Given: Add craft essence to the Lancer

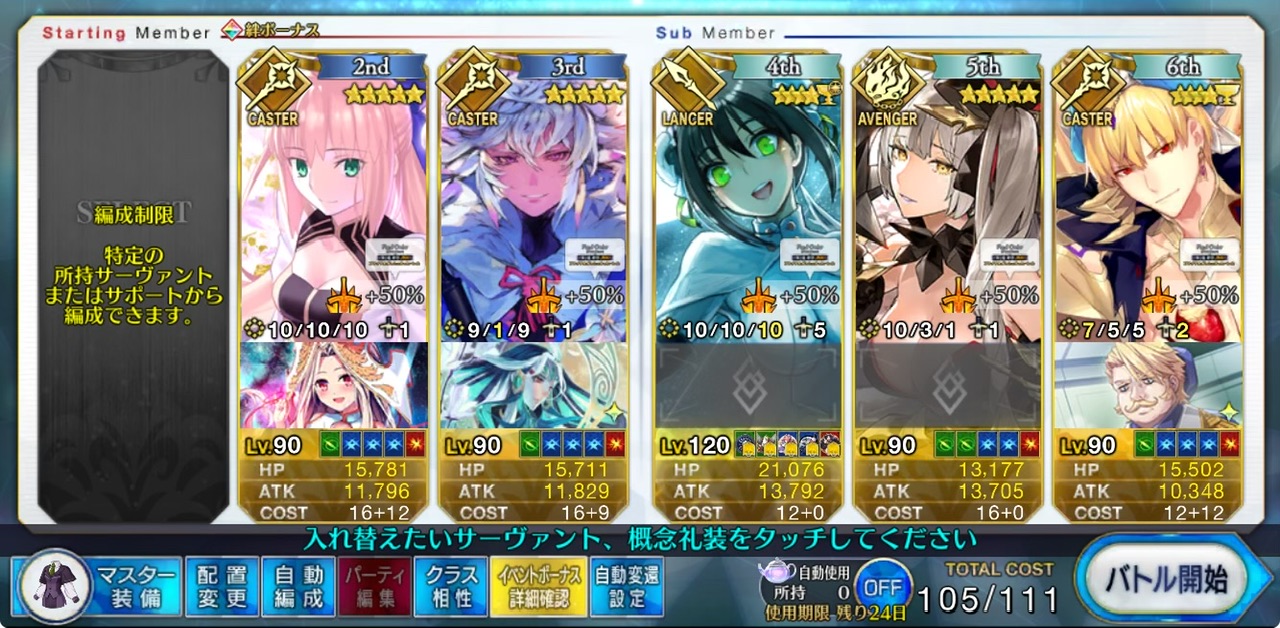Looking at the screenshot, I should click(x=748, y=386).
